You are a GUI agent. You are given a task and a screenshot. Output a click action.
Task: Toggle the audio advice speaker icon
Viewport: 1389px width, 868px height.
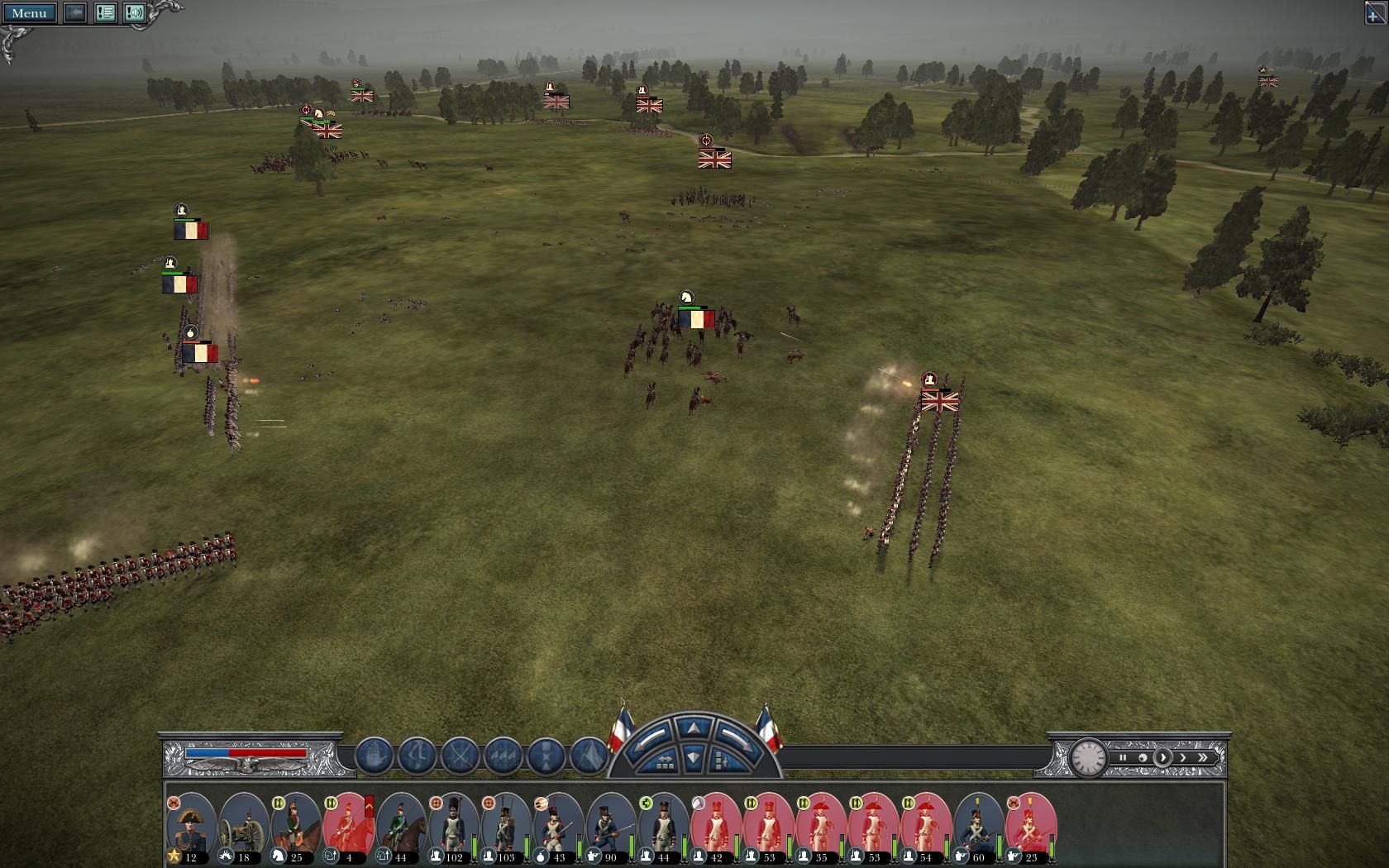[135, 12]
